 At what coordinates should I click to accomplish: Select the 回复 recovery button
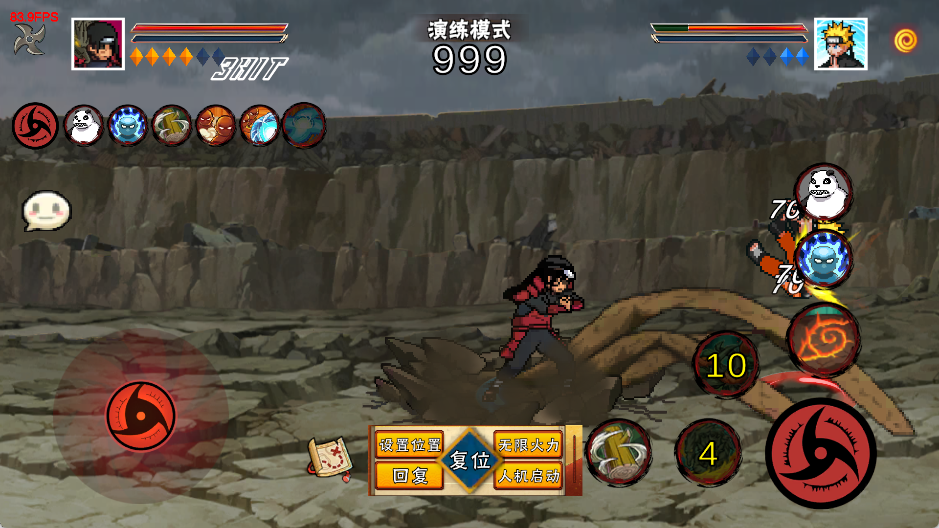[x=410, y=476]
